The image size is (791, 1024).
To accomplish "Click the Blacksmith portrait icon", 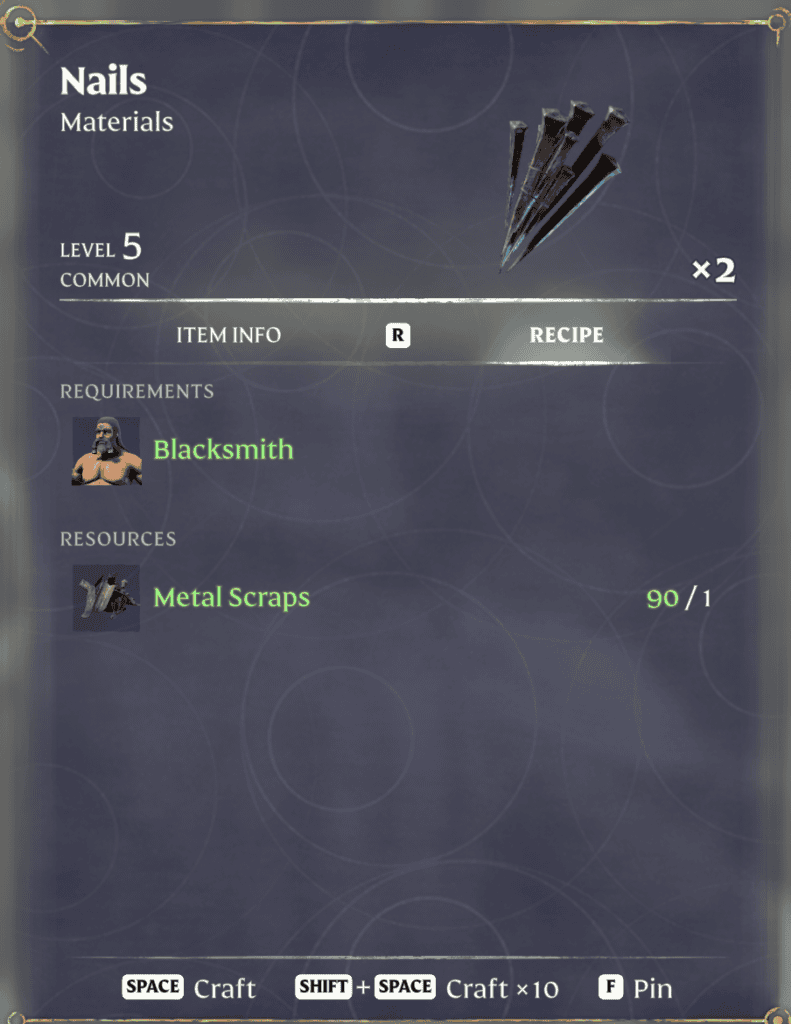I will [106, 452].
